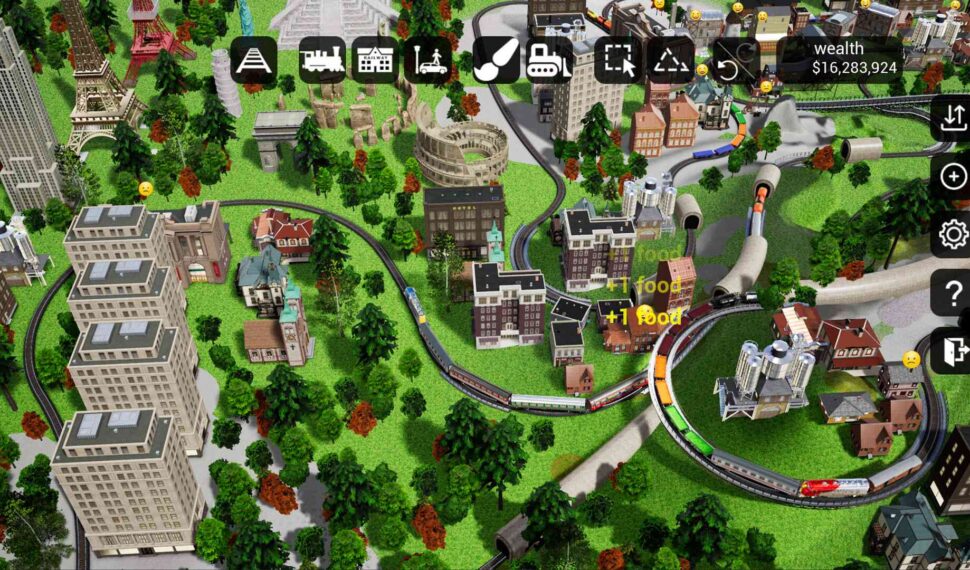Image resolution: width=970 pixels, height=570 pixels.
Task: Activate the paintbrush terrain tool
Action: [x=496, y=60]
